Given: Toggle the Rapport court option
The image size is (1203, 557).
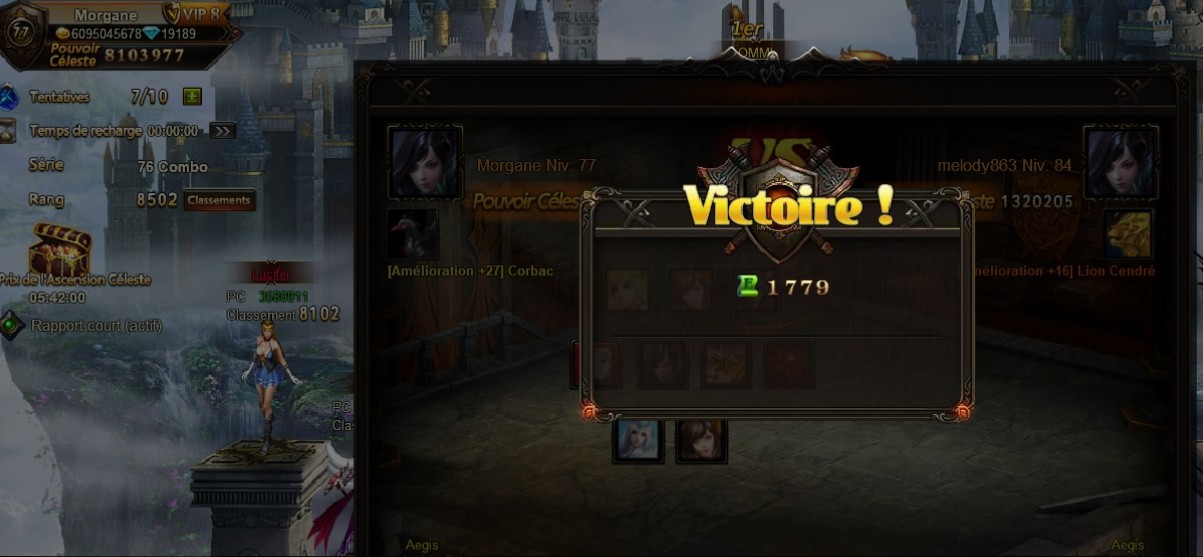Looking at the screenshot, I should pos(12,325).
